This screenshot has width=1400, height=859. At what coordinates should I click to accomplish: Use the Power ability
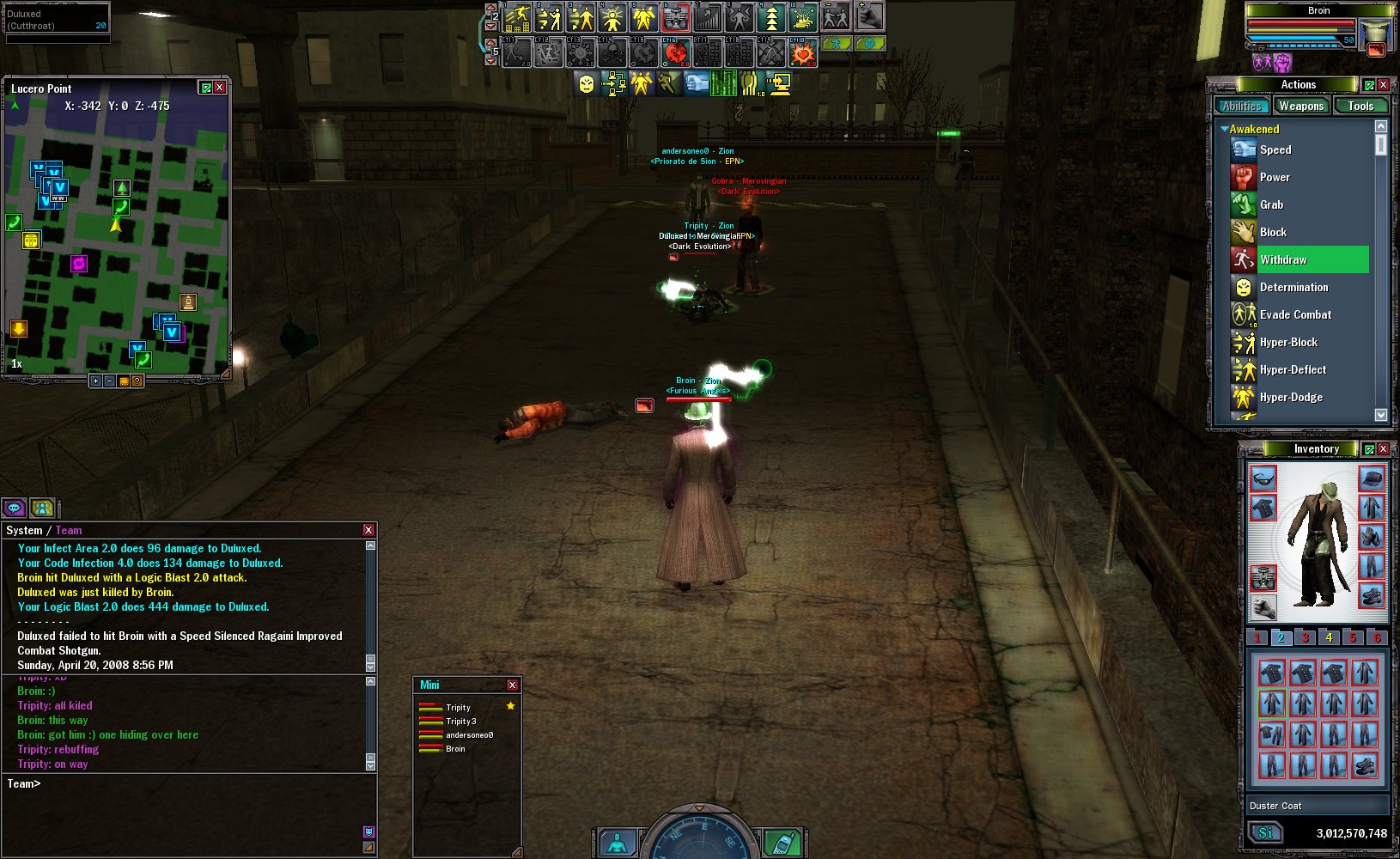pyautogui.click(x=1275, y=177)
